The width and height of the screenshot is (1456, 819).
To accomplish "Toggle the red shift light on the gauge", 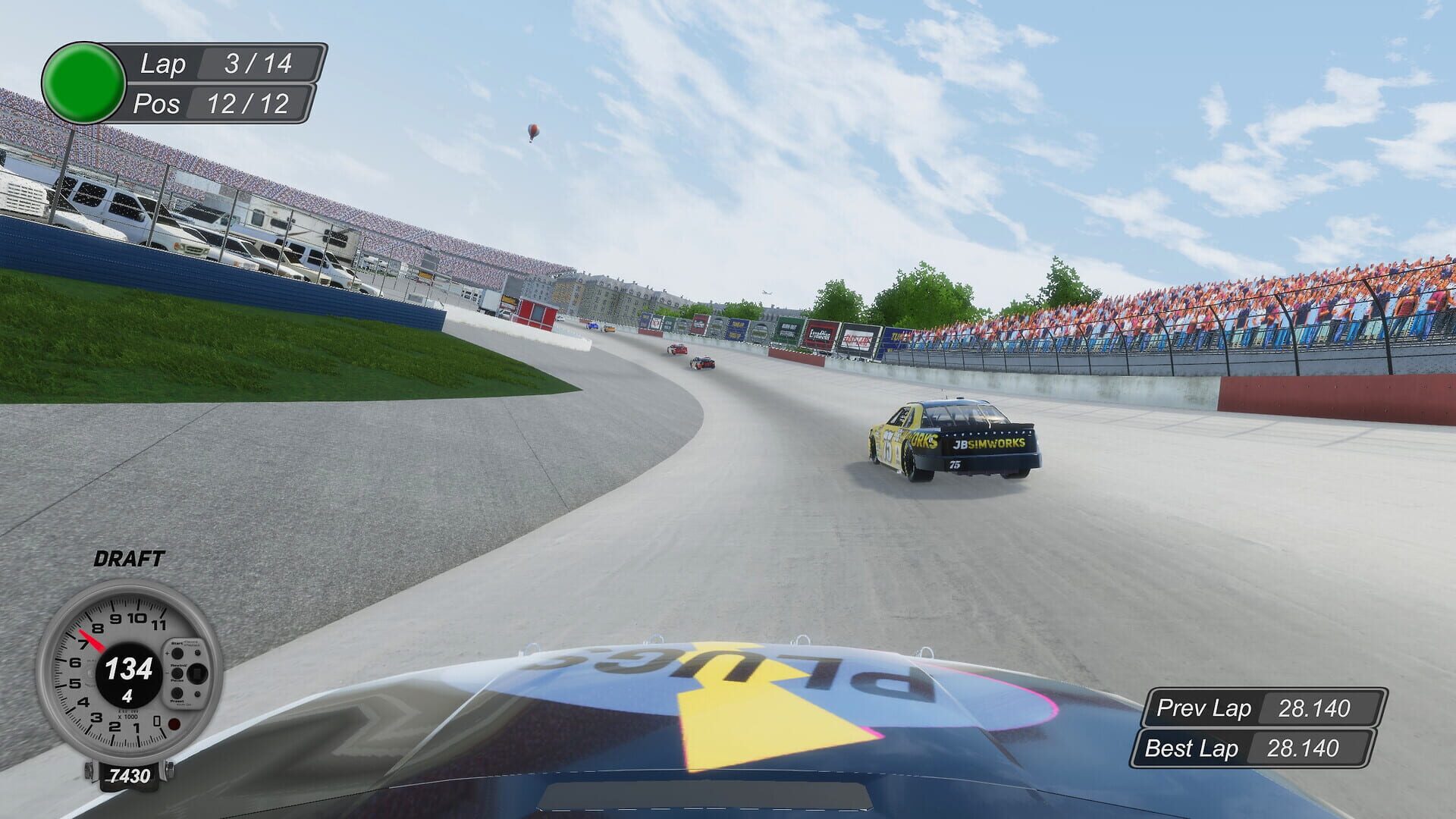I will click(x=173, y=723).
